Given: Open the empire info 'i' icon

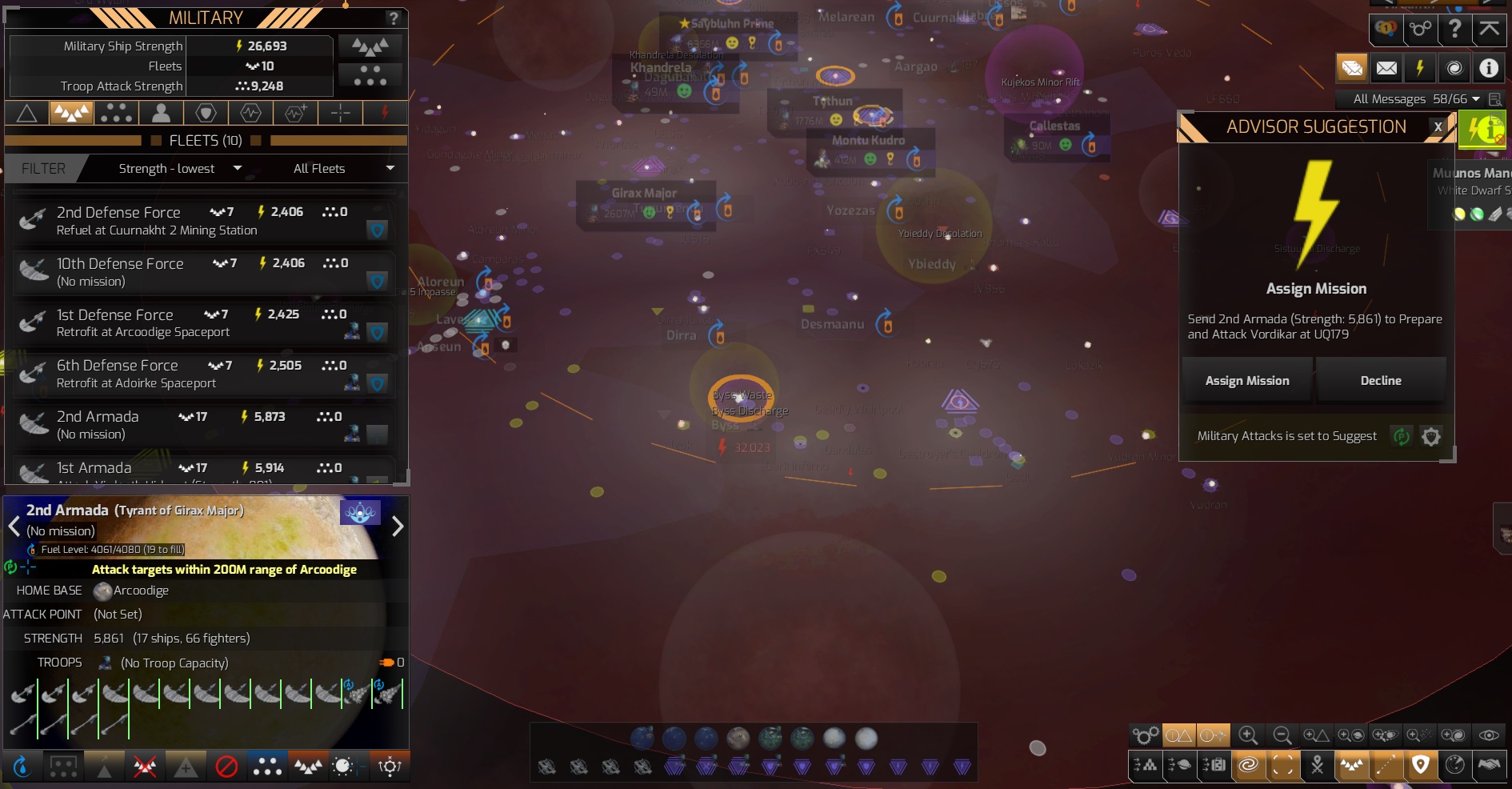Looking at the screenshot, I should coord(1488,67).
